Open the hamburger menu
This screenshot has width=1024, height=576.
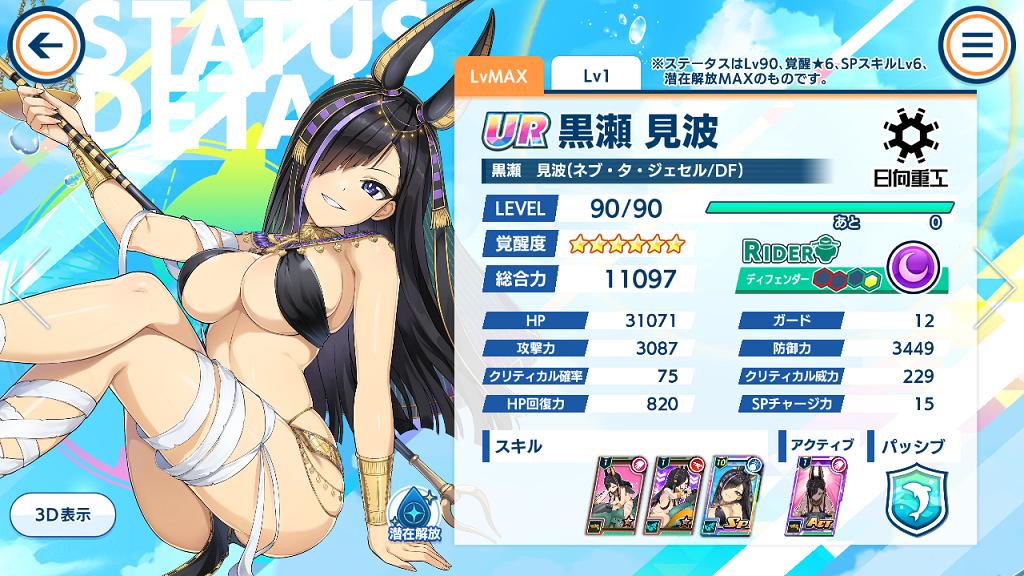[x=977, y=45]
